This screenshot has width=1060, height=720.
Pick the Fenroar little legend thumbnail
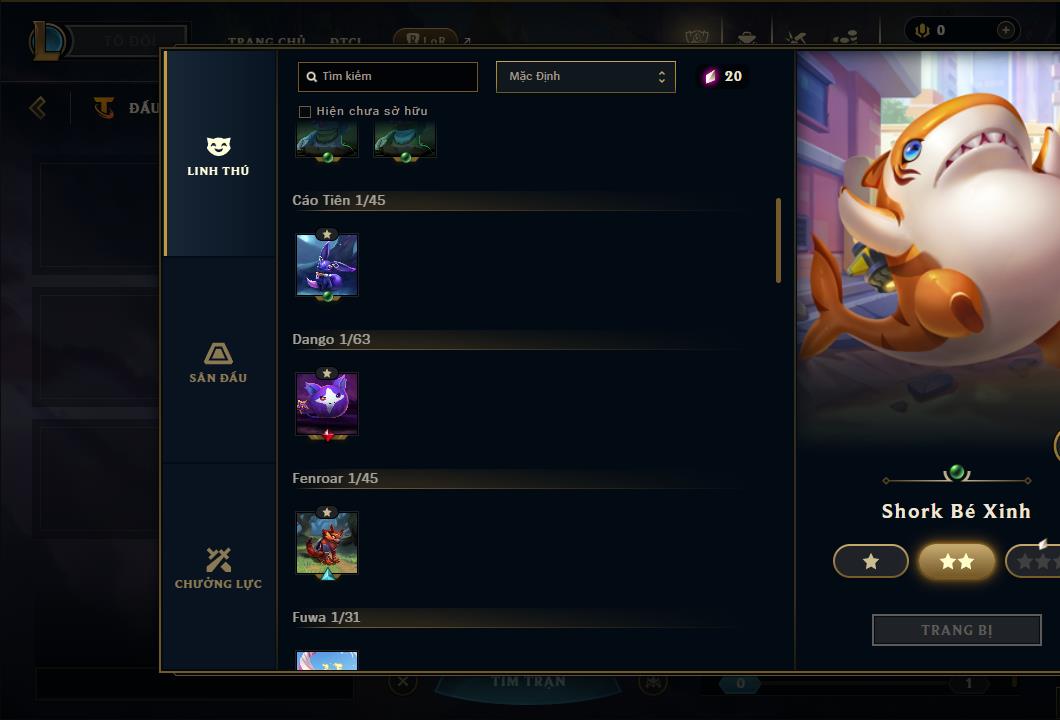point(327,543)
